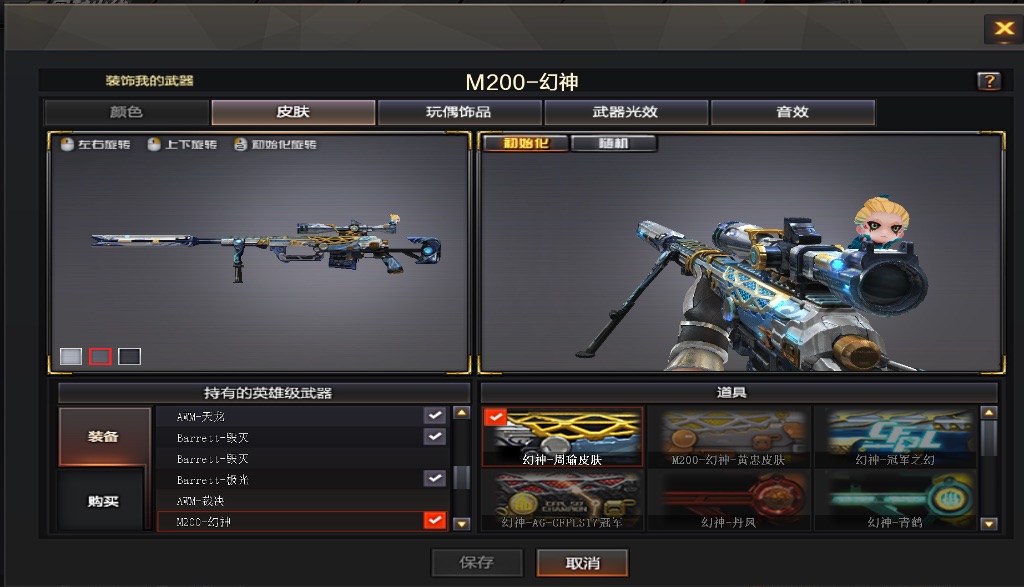Click the 初始化 button above the preview
1024x587 pixels.
click(x=526, y=143)
